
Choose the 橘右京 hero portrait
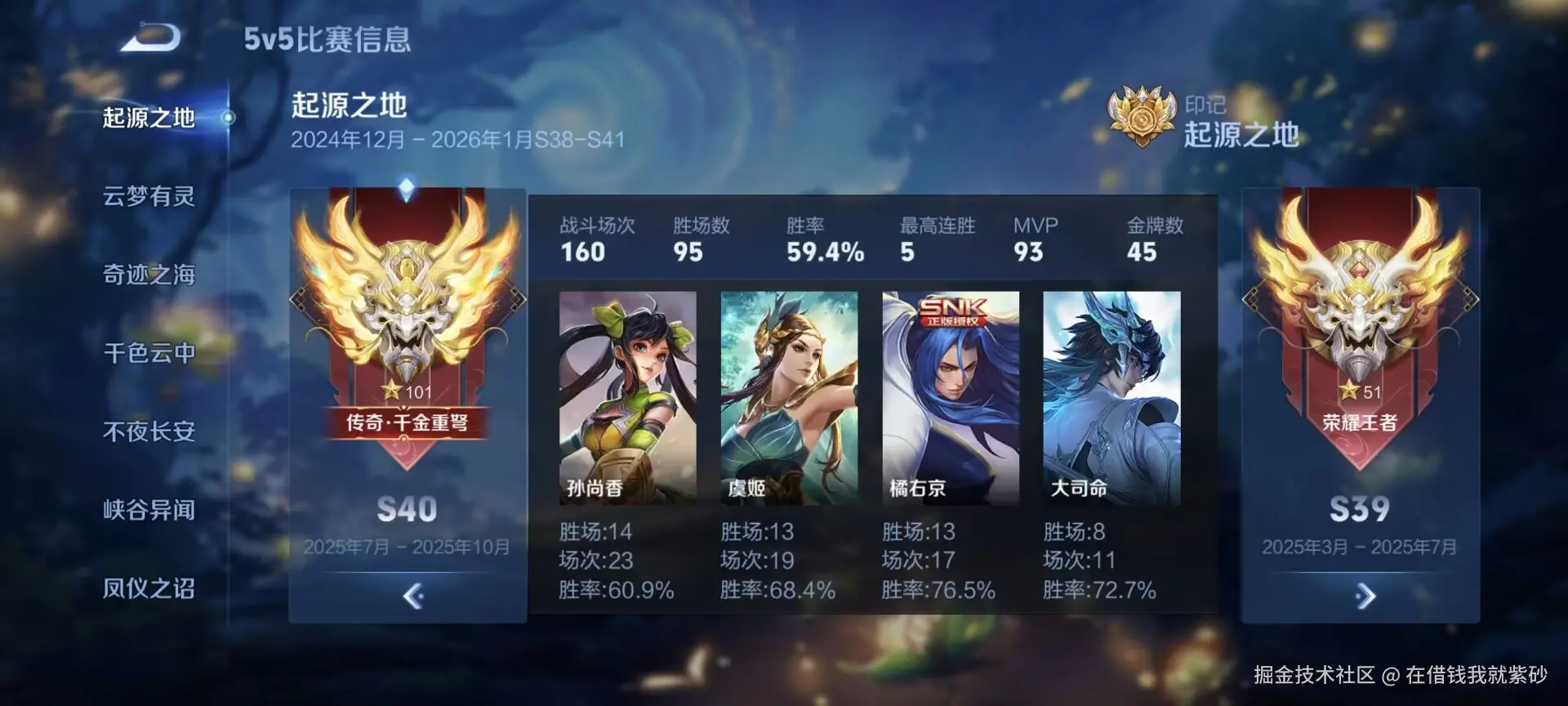coord(951,398)
